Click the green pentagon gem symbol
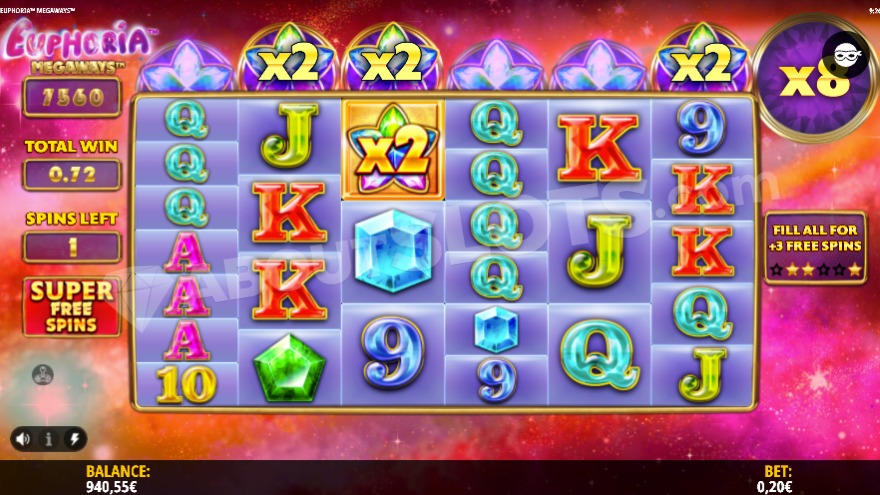880x495 pixels. click(290, 367)
